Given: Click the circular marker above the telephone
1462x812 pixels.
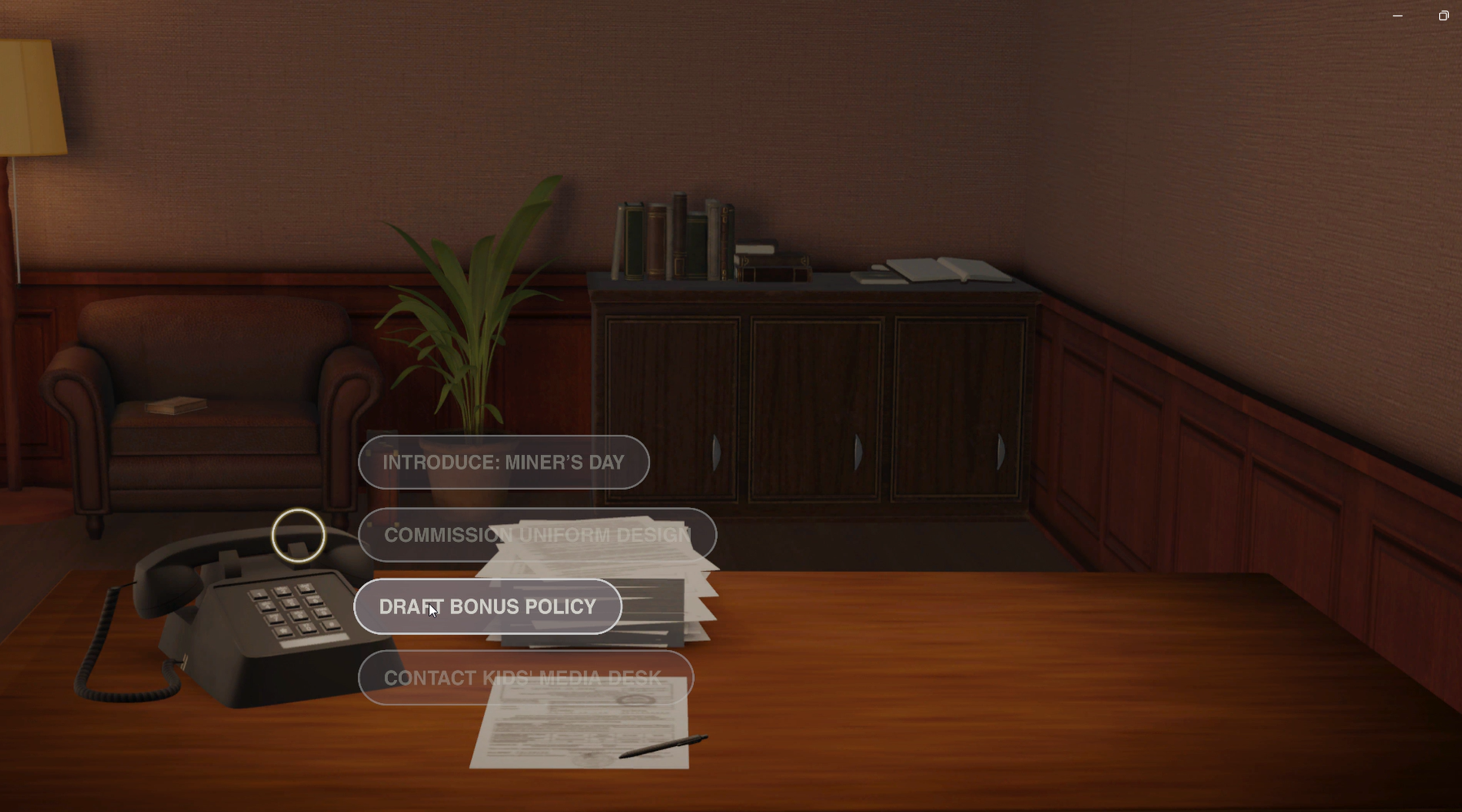Looking at the screenshot, I should [299, 535].
